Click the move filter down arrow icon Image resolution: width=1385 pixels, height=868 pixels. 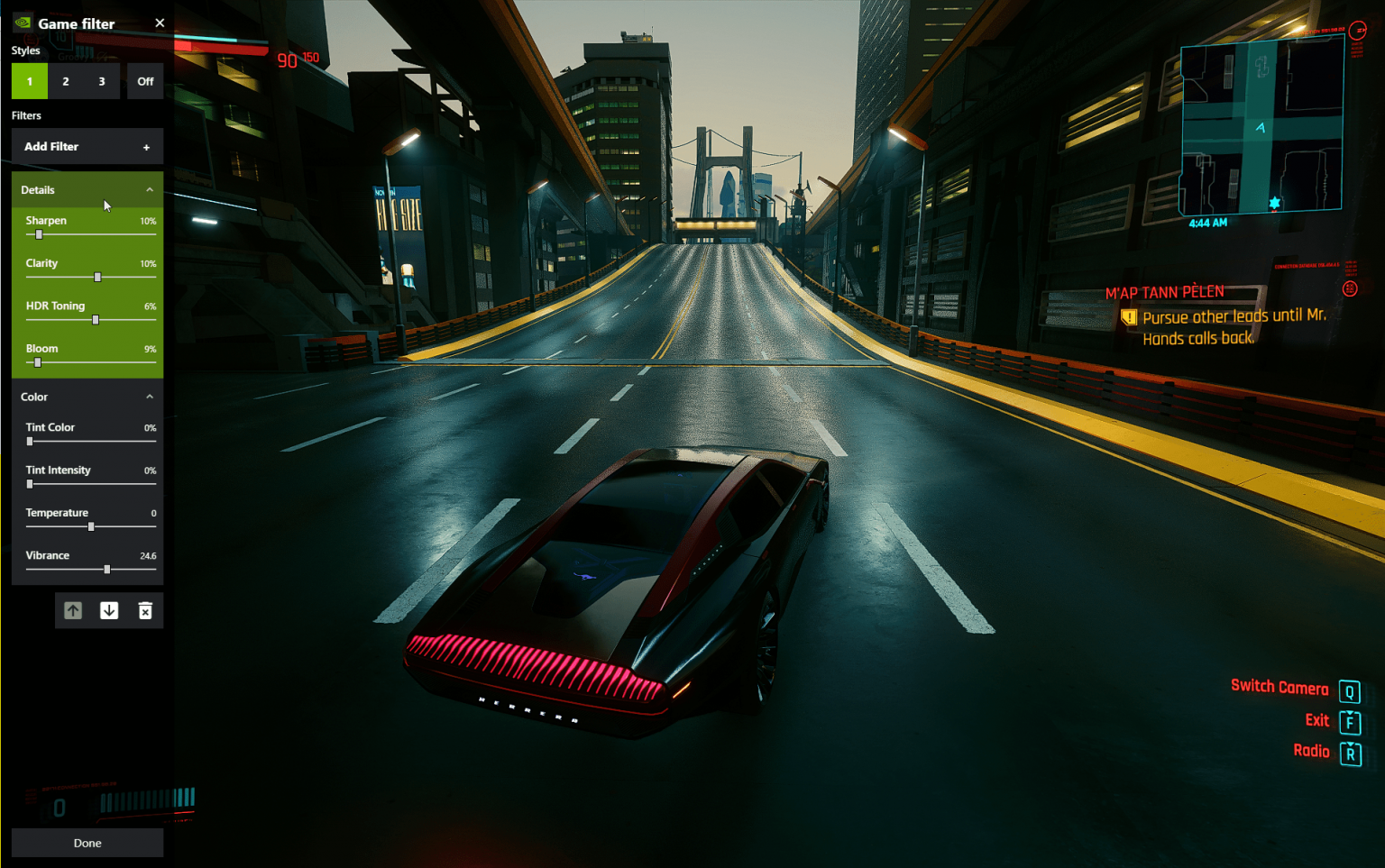click(108, 610)
